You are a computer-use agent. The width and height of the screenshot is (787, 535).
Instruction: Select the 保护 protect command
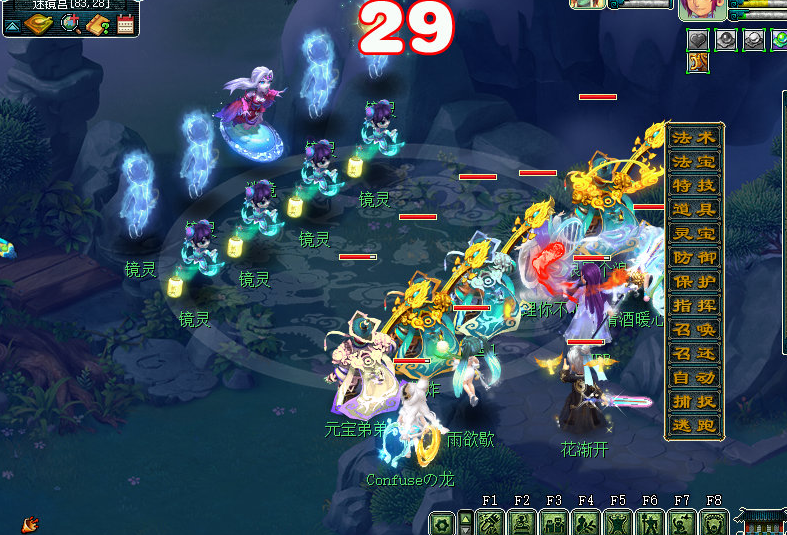694,282
